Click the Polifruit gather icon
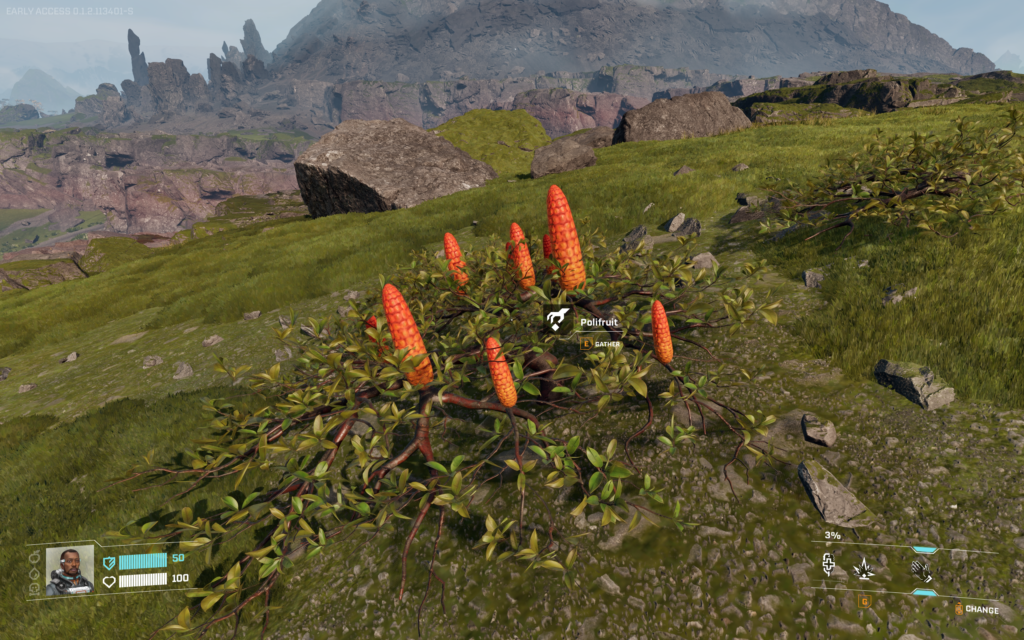 (558, 321)
